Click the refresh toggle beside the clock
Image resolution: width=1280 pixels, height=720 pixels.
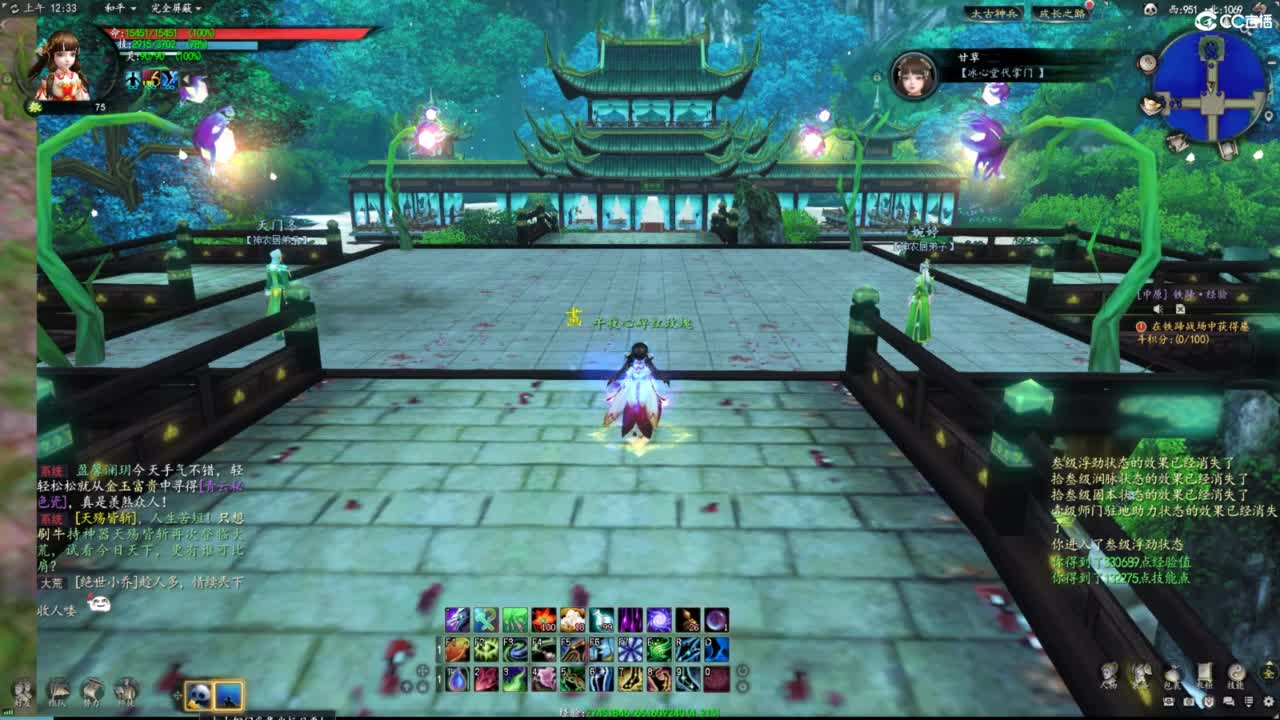15,8
